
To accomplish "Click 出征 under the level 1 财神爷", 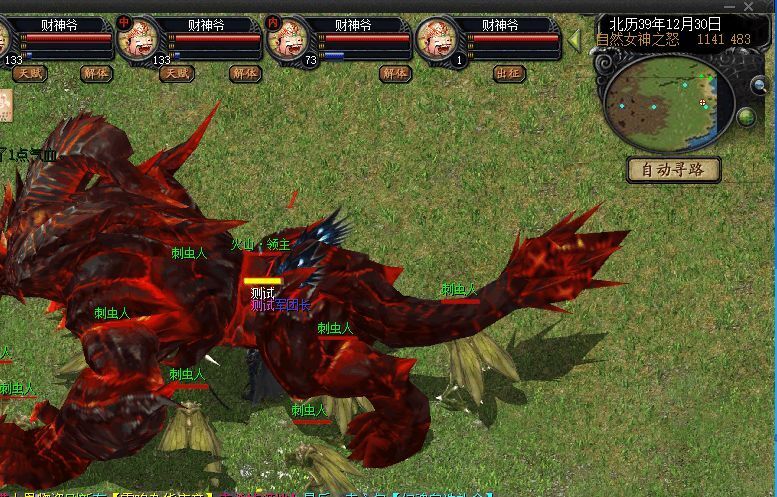I will click(508, 73).
